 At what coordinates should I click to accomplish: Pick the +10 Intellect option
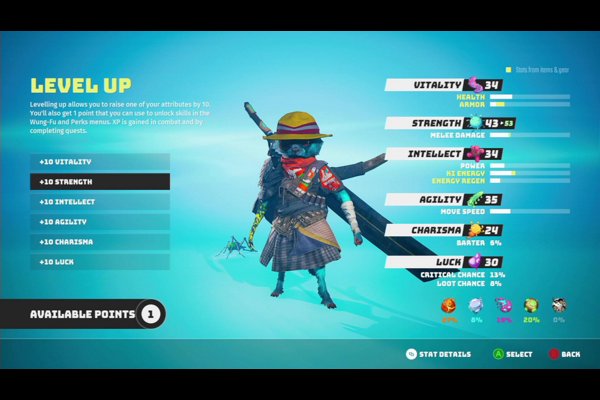click(x=99, y=202)
